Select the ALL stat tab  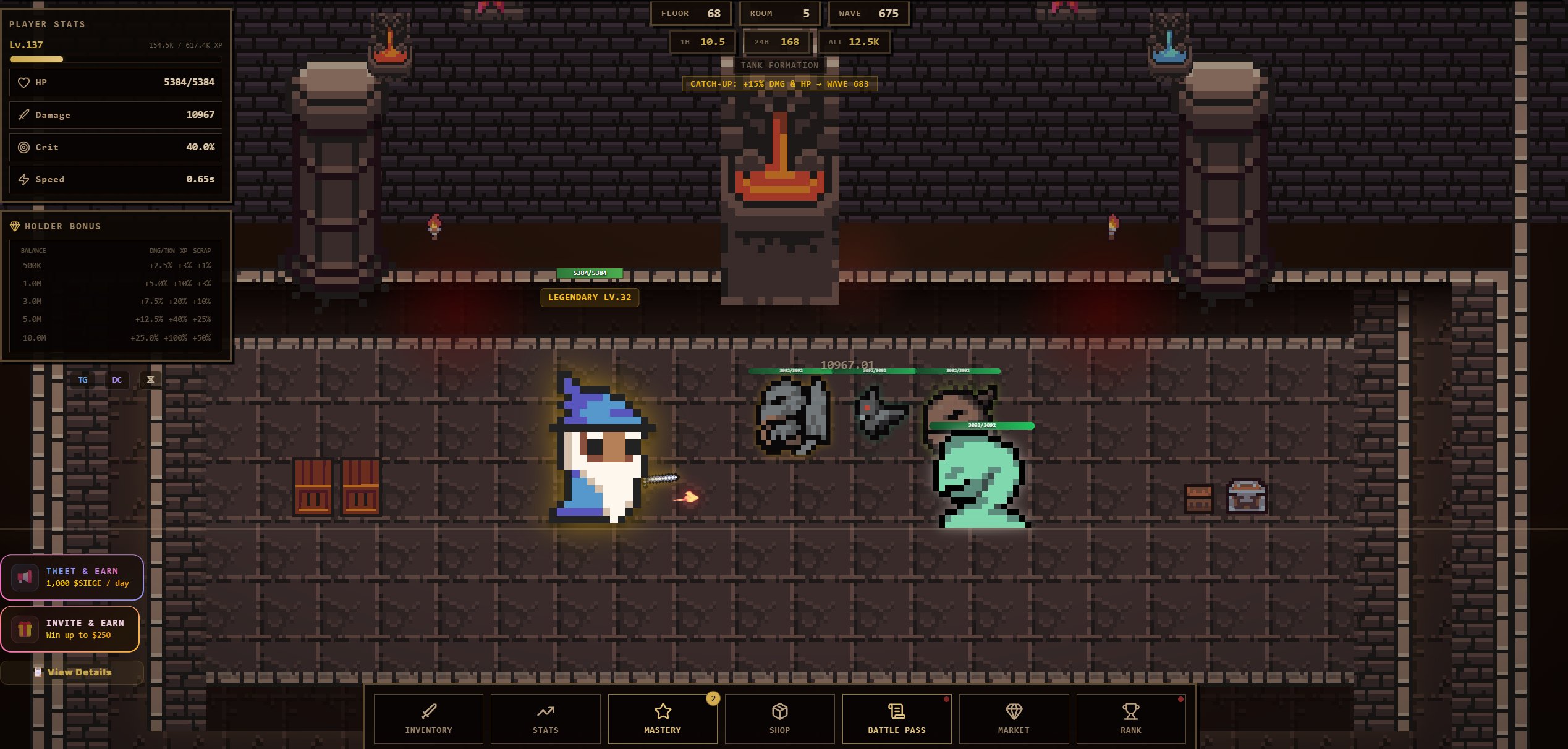tap(854, 42)
